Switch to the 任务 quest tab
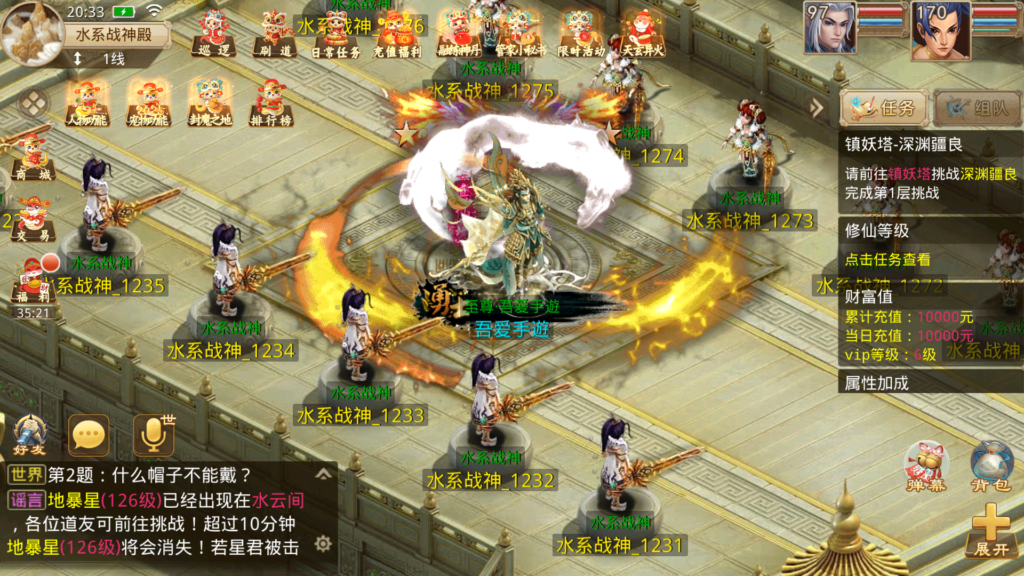This screenshot has width=1024, height=576. point(884,108)
